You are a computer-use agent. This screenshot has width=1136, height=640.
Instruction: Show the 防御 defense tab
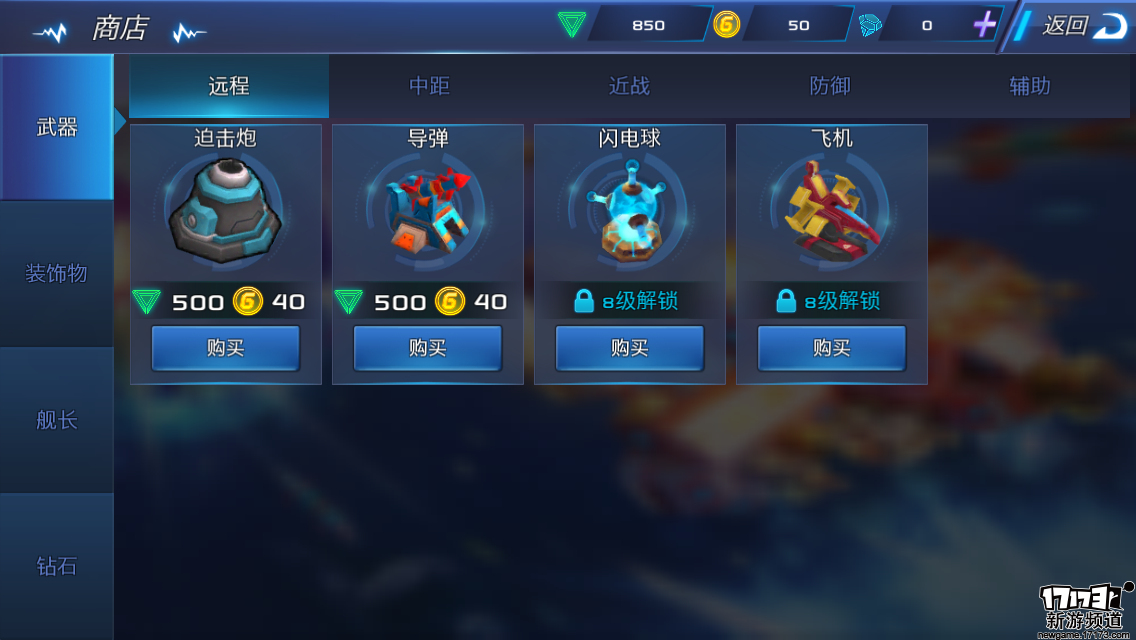click(x=829, y=86)
